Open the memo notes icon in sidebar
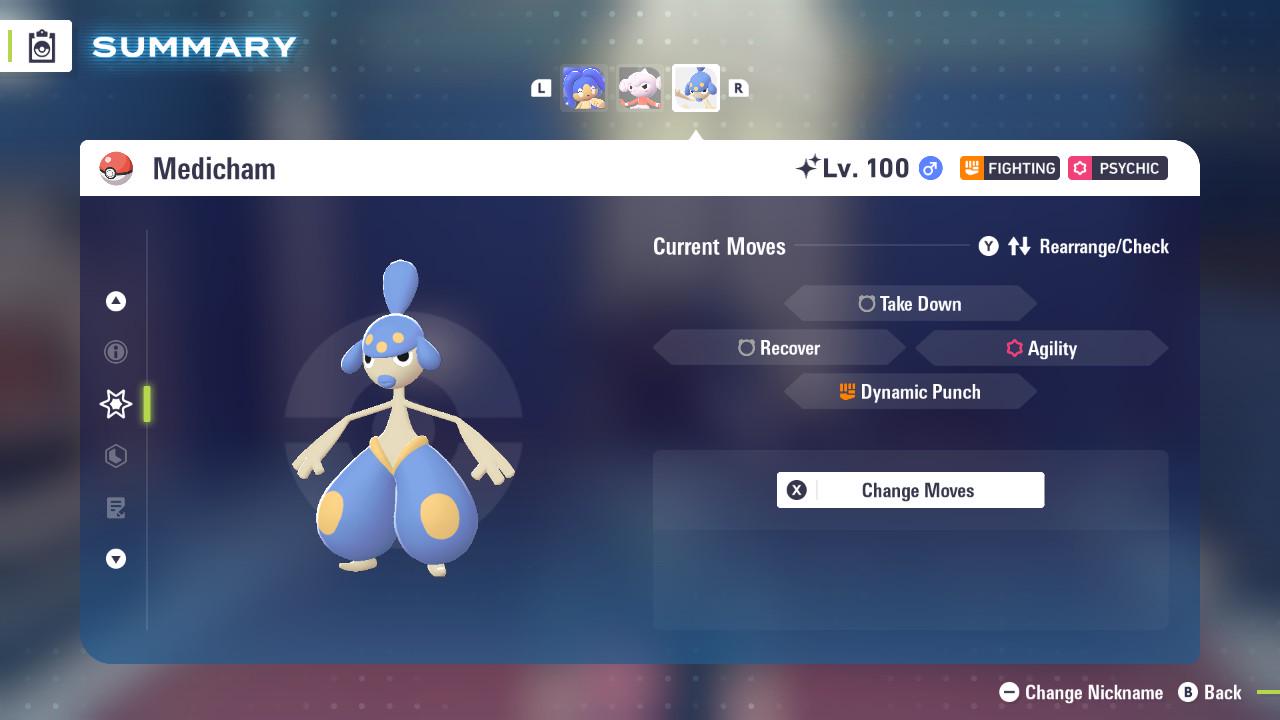The width and height of the screenshot is (1280, 720). (115, 508)
